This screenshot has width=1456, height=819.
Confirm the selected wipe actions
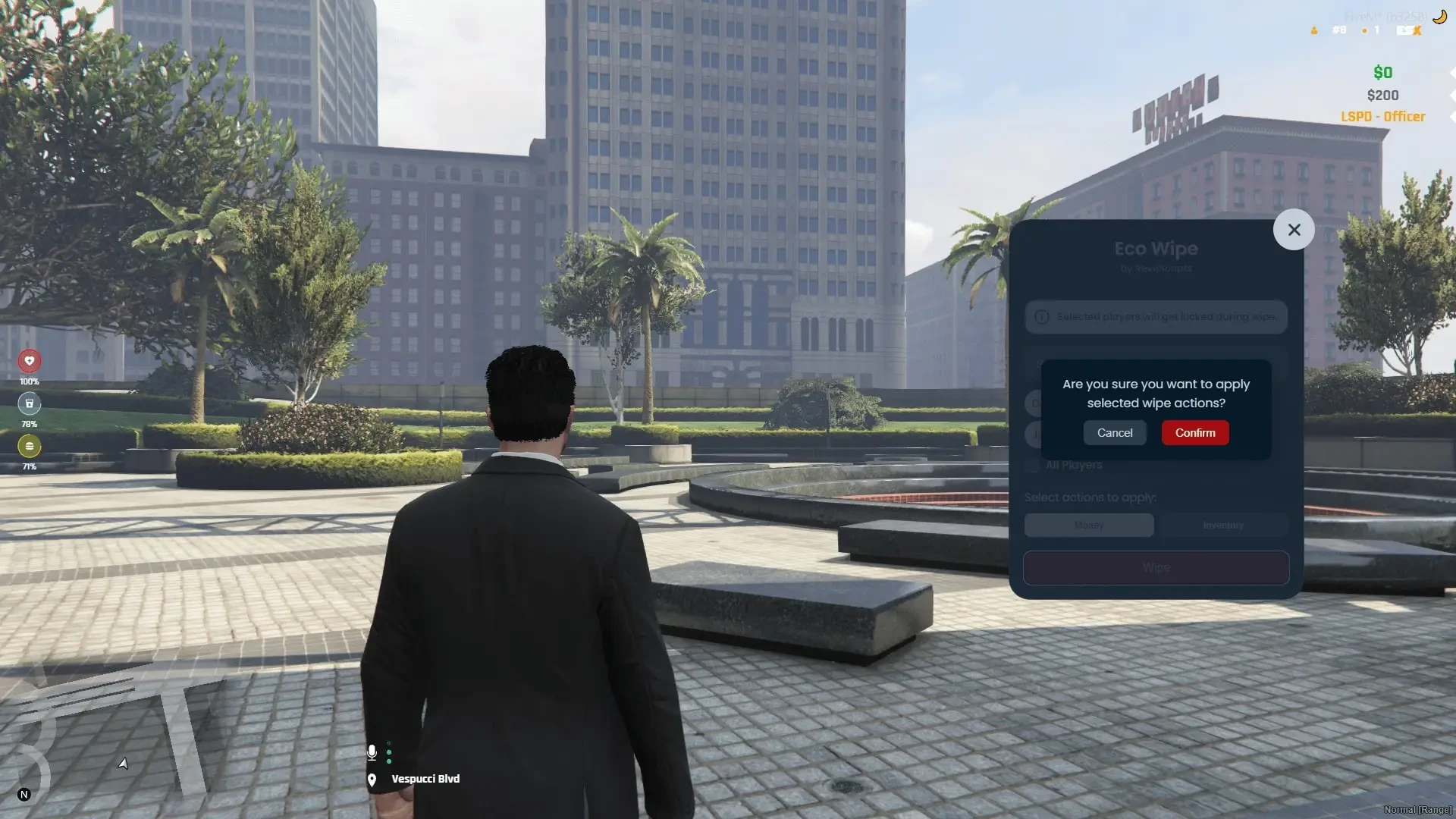click(x=1194, y=433)
